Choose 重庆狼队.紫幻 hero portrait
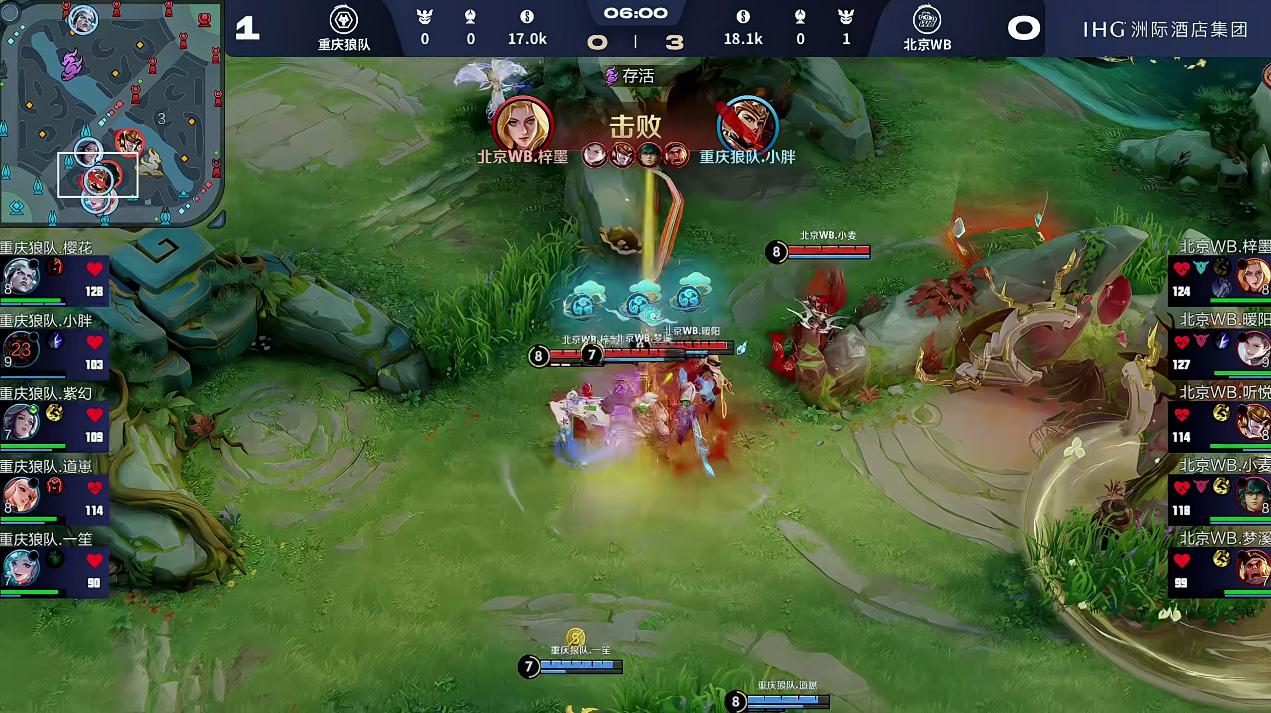 [x=20, y=421]
